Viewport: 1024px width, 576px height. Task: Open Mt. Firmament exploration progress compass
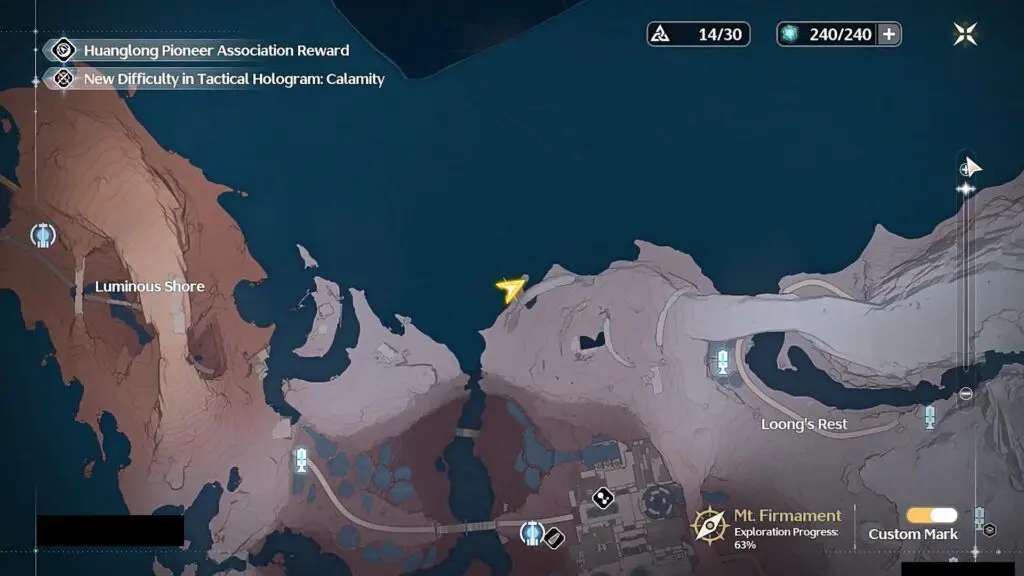[x=709, y=524]
